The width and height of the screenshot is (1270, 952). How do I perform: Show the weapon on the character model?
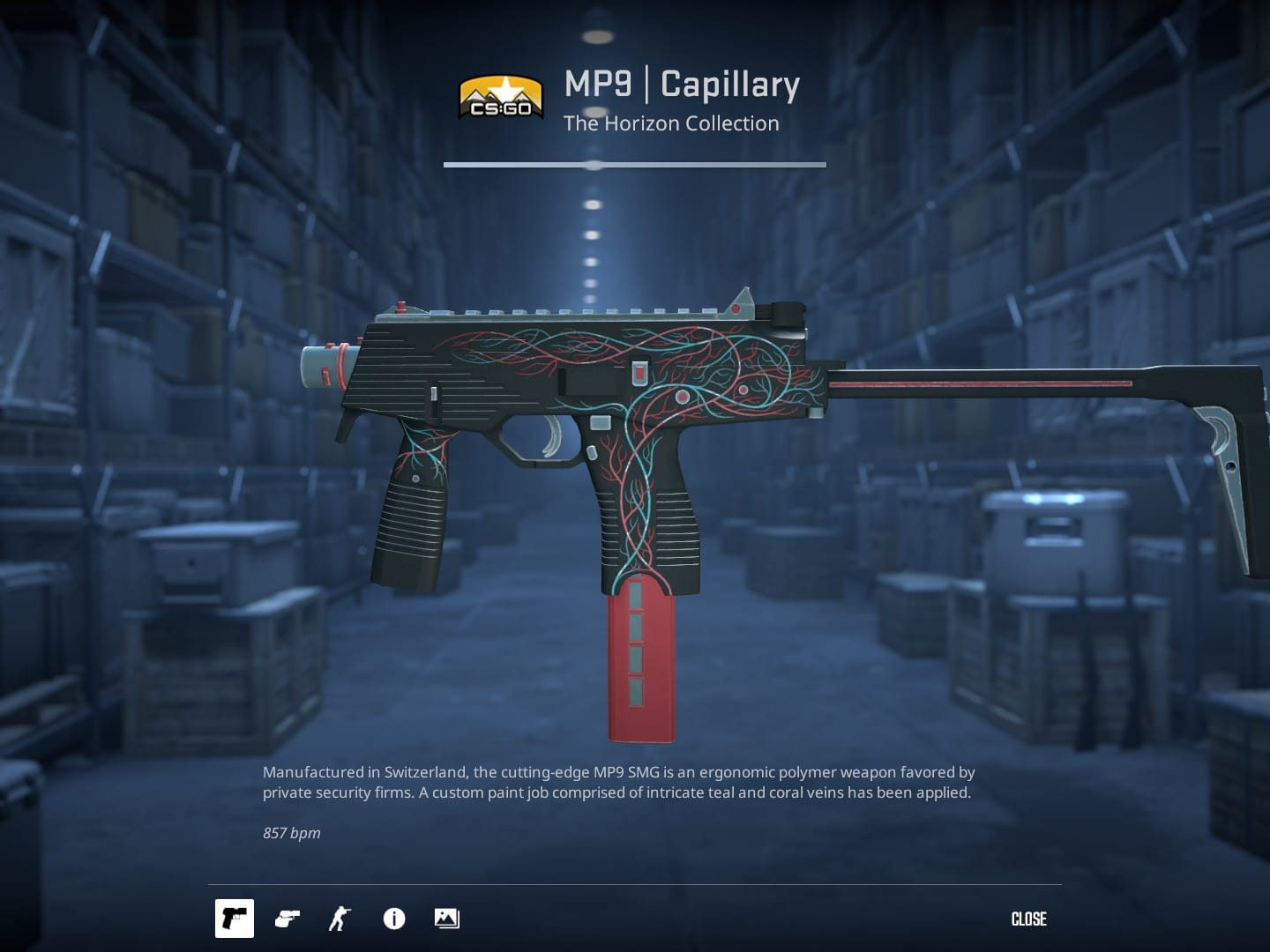tap(340, 919)
